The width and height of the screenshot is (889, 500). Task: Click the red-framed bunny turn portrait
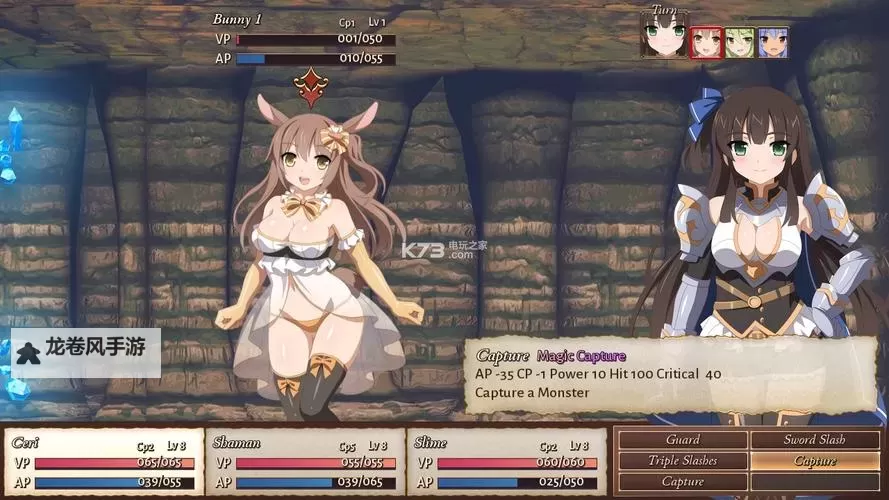pyautogui.click(x=705, y=42)
